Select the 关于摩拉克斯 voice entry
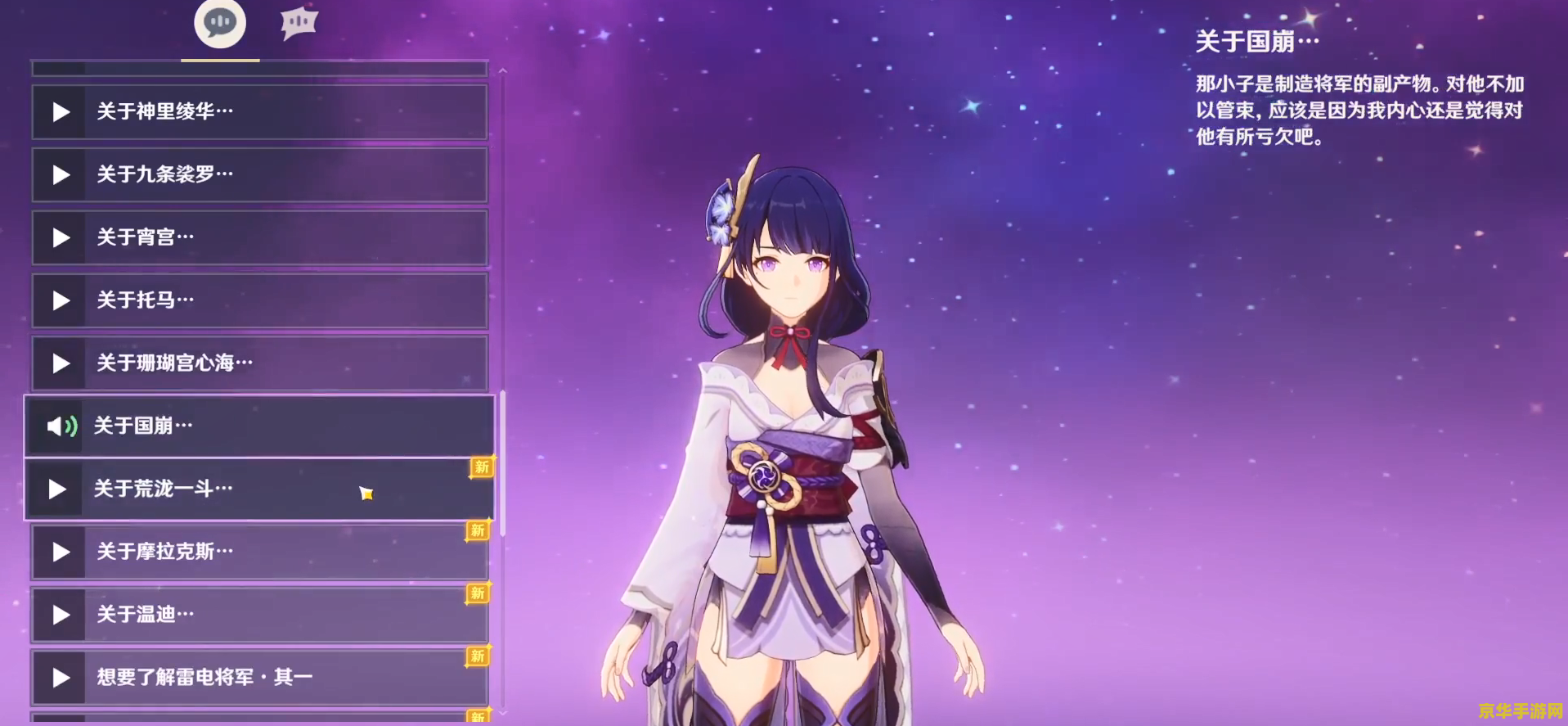Image resolution: width=1568 pixels, height=726 pixels. click(259, 552)
